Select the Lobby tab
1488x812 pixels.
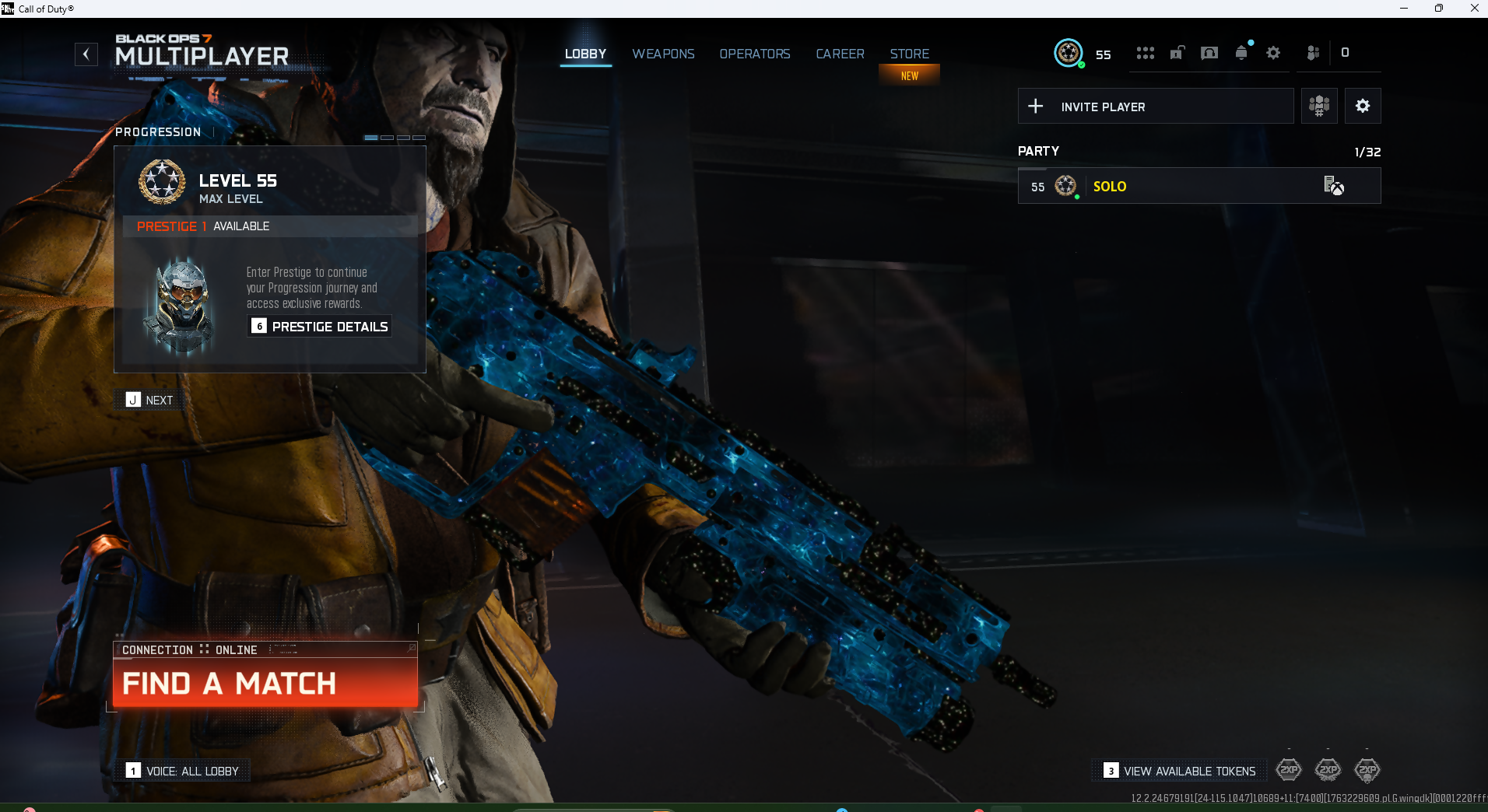tap(585, 54)
